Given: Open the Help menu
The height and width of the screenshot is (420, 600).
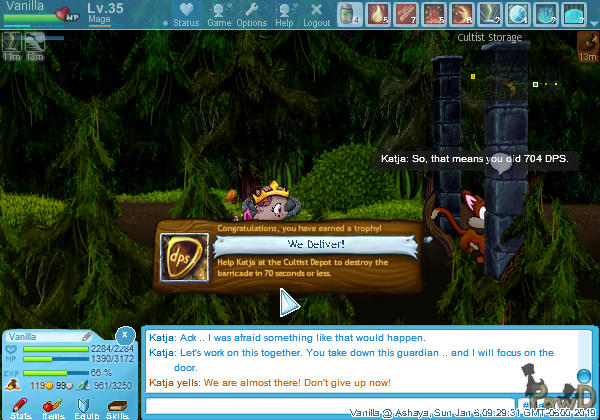Looking at the screenshot, I should (285, 15).
